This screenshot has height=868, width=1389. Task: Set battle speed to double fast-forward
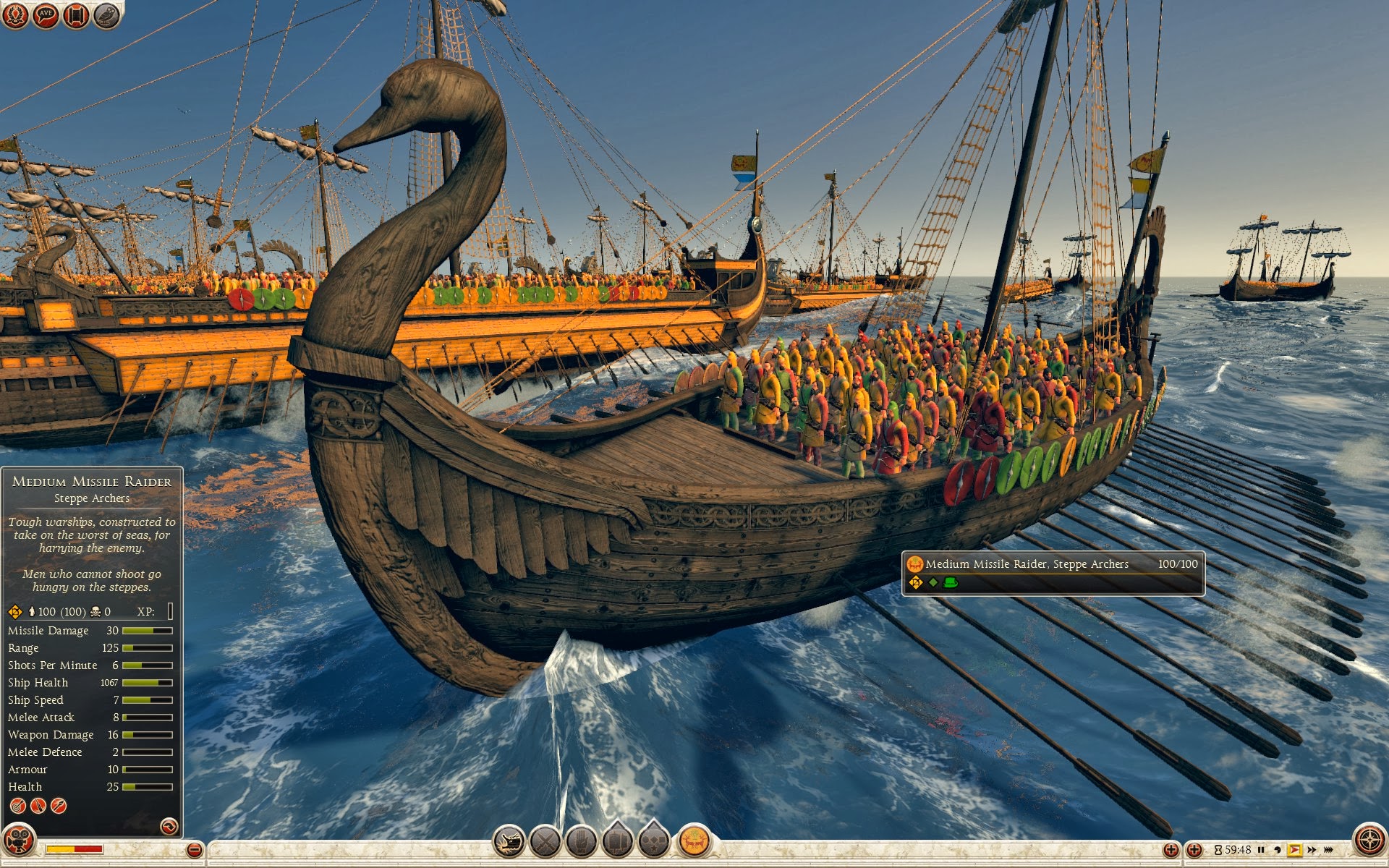click(1312, 850)
